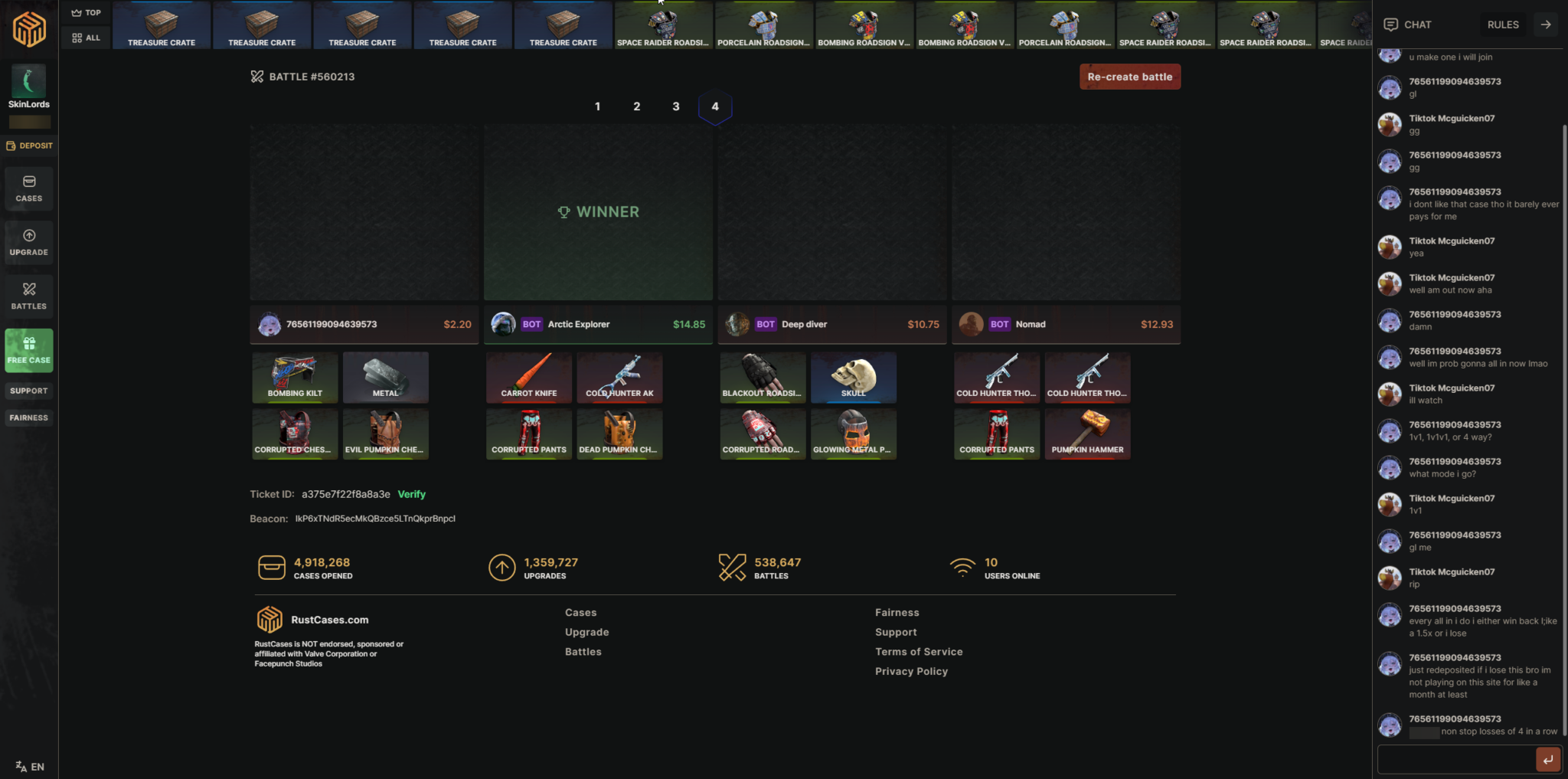Select the first Treasure Crate thumbnail
The width and height of the screenshot is (1568, 779).
coord(162,25)
